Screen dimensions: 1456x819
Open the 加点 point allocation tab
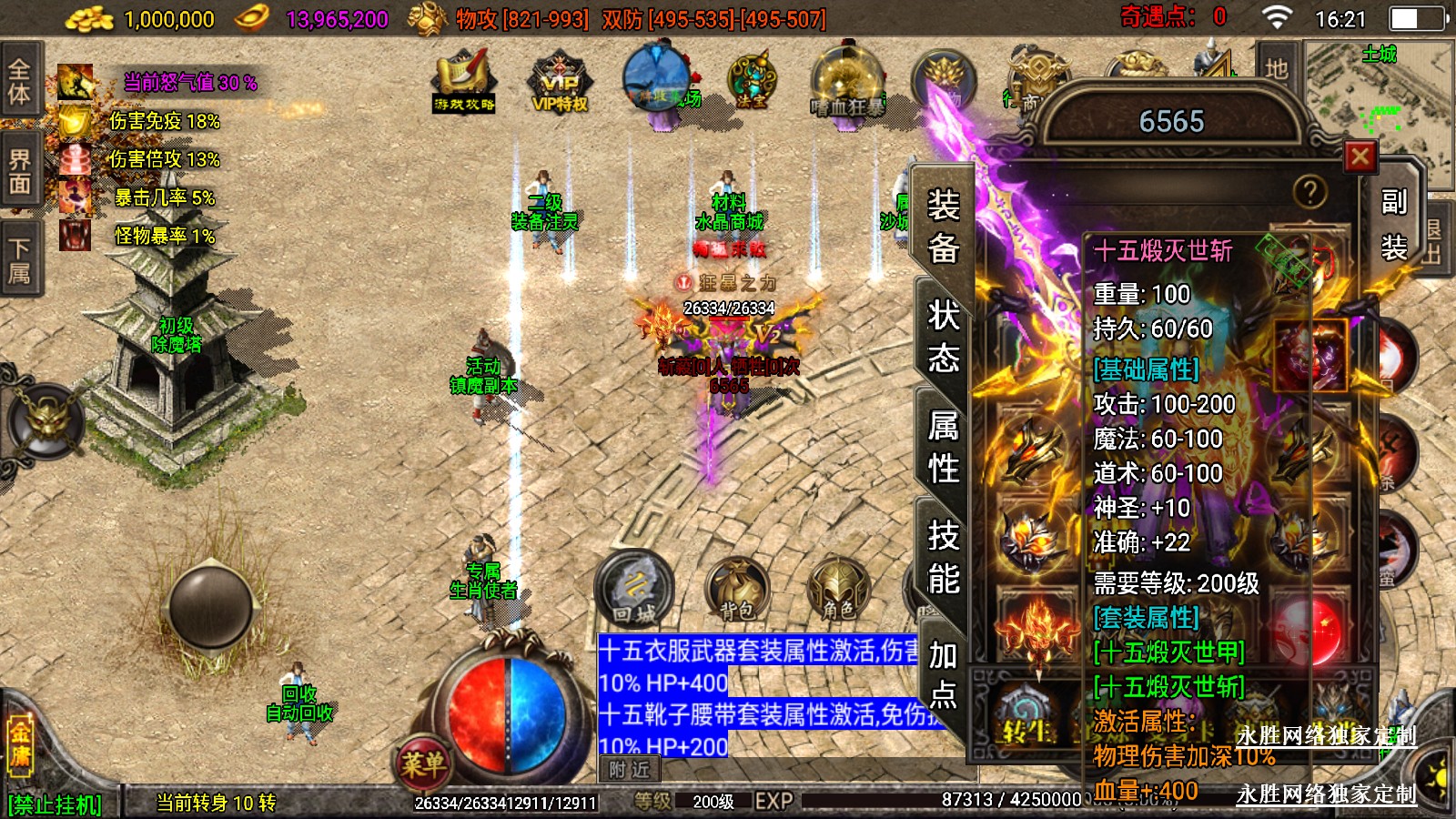click(943, 673)
